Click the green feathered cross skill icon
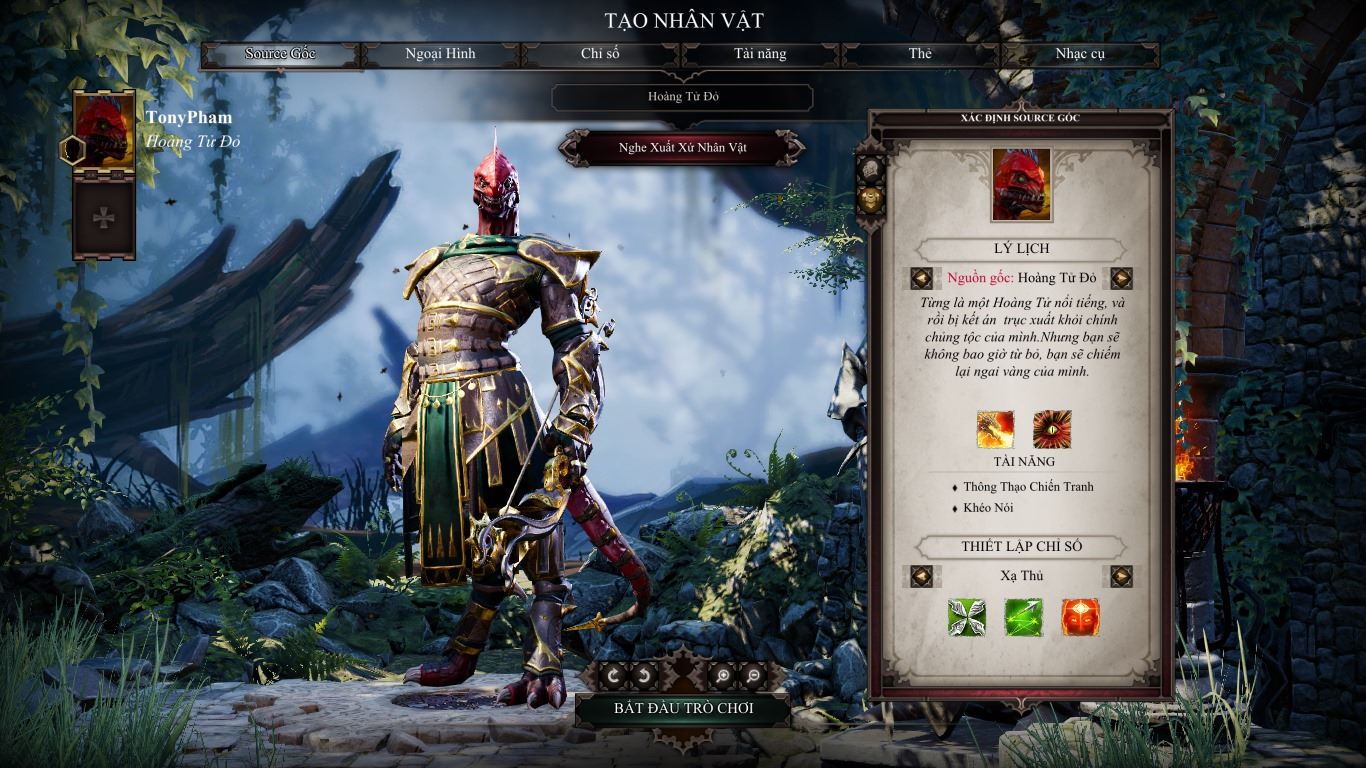 (x=967, y=619)
